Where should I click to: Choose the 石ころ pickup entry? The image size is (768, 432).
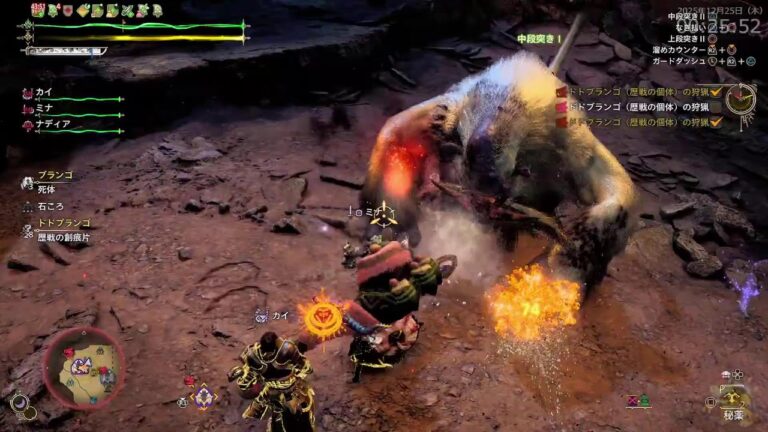(48, 206)
